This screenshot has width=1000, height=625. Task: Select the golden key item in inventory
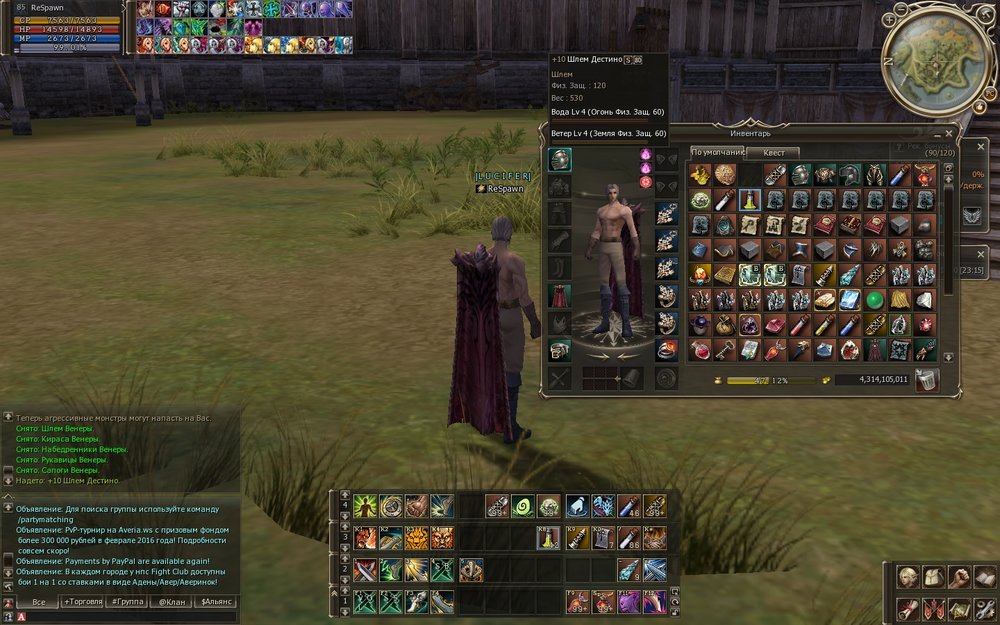pyautogui.click(x=723, y=349)
